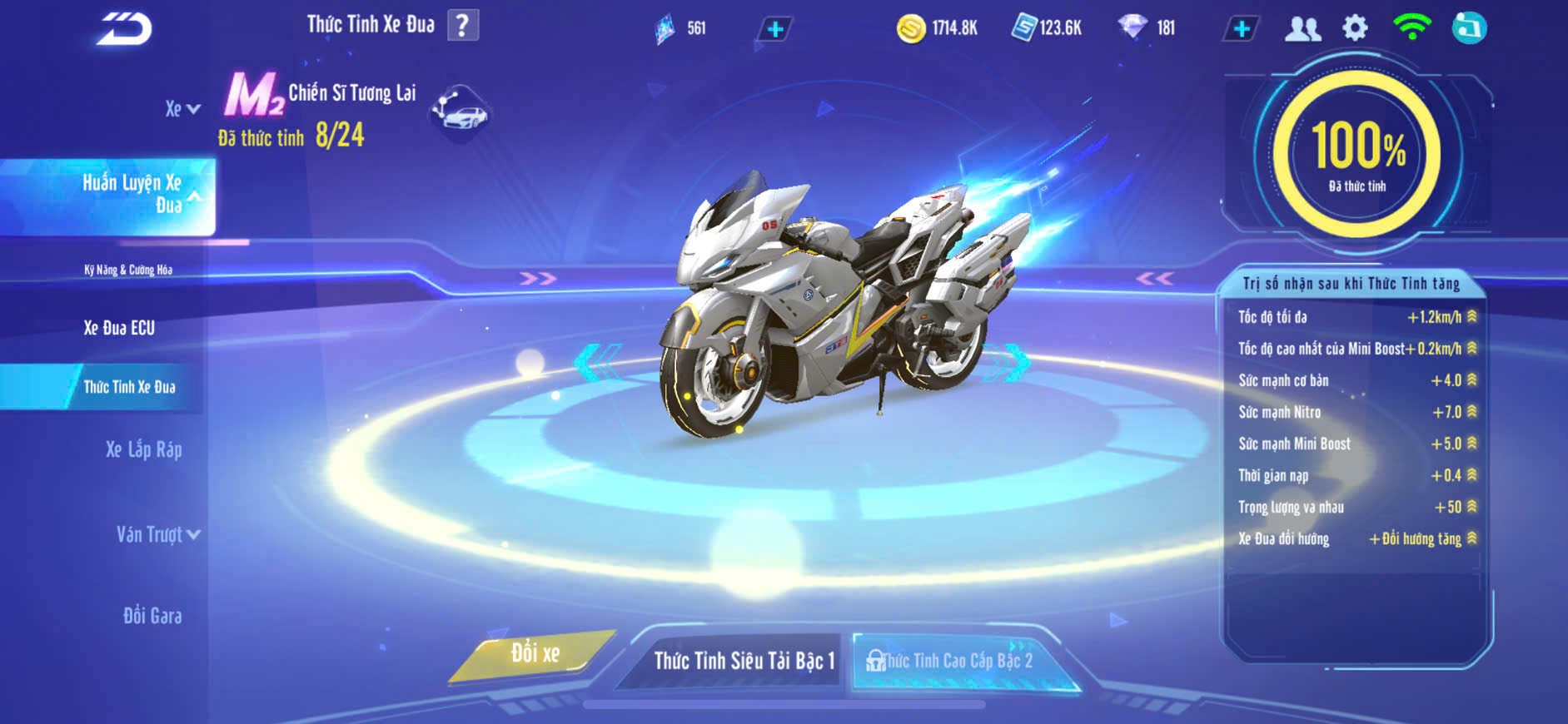The height and width of the screenshot is (724, 1568).
Task: Add more awakening crystals with the plus button
Action: pos(774,30)
